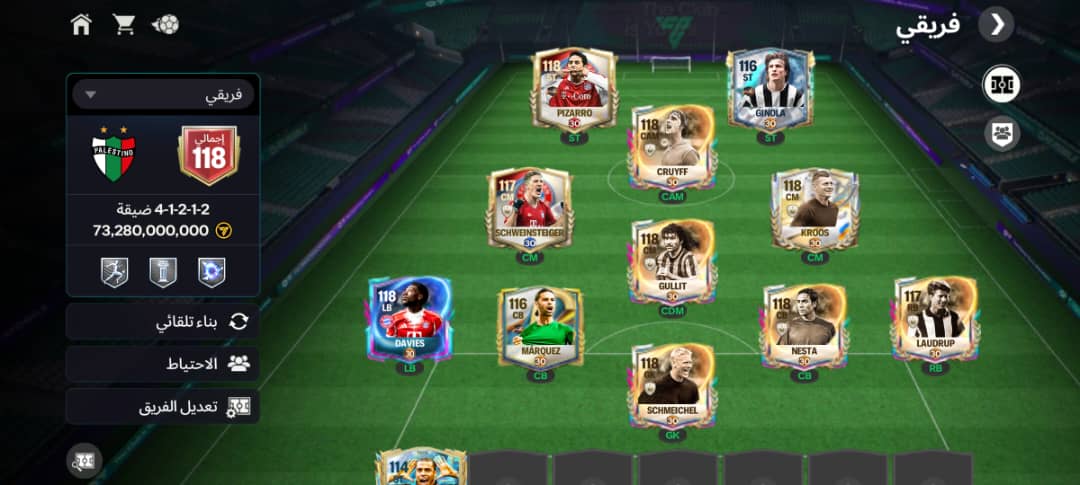Viewport: 1080px width, 485px height.
Task: Open the shopping cart store
Action: [x=124, y=24]
